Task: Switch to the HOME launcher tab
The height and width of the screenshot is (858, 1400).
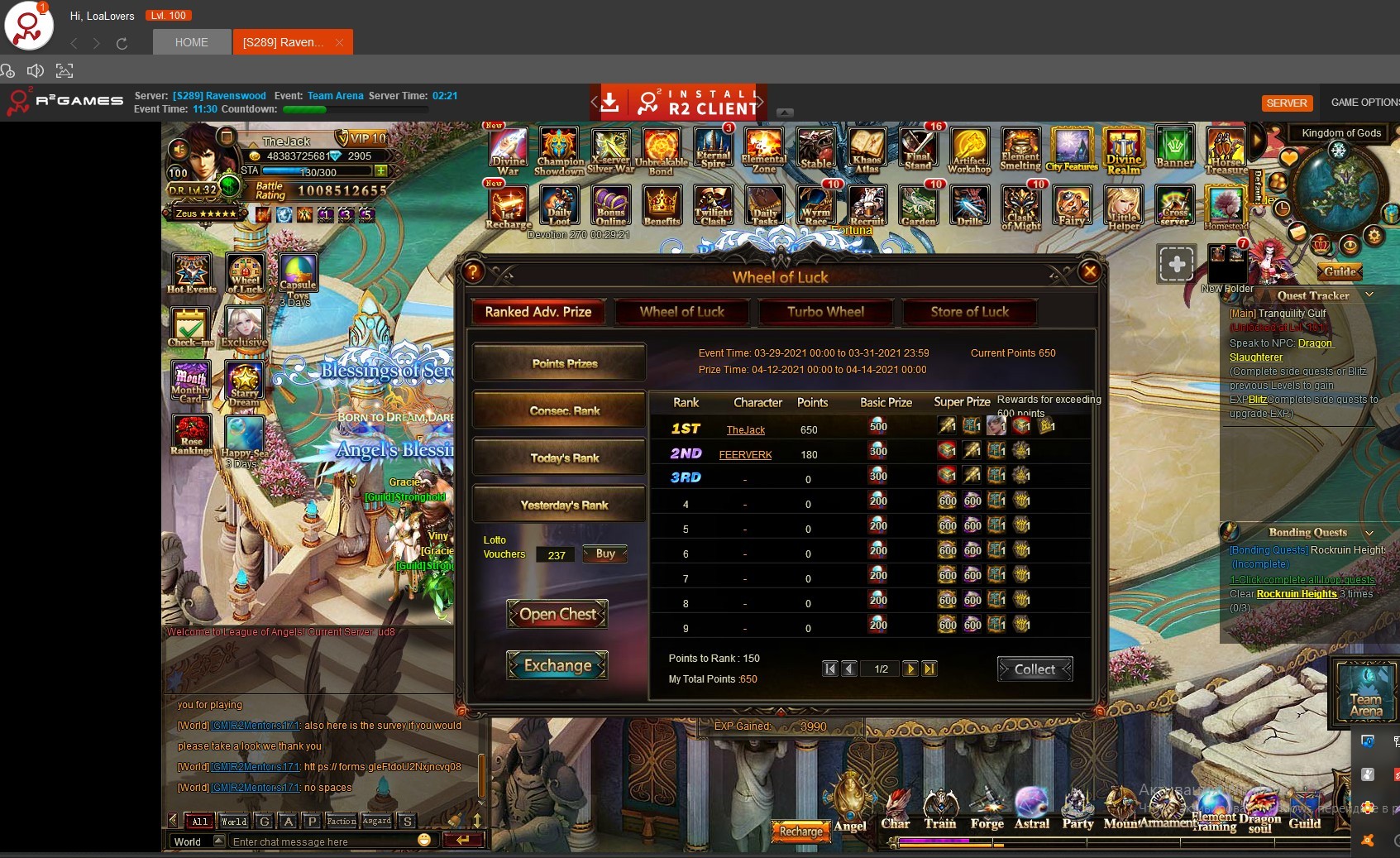Action: click(x=191, y=42)
